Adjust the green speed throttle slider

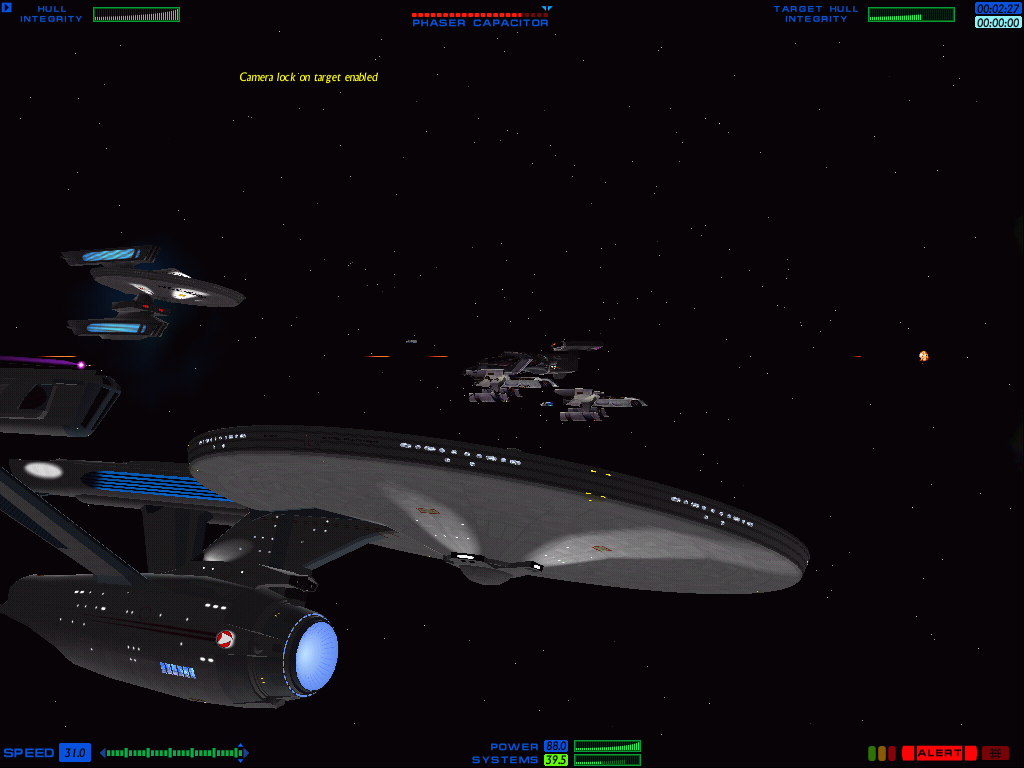(x=170, y=752)
